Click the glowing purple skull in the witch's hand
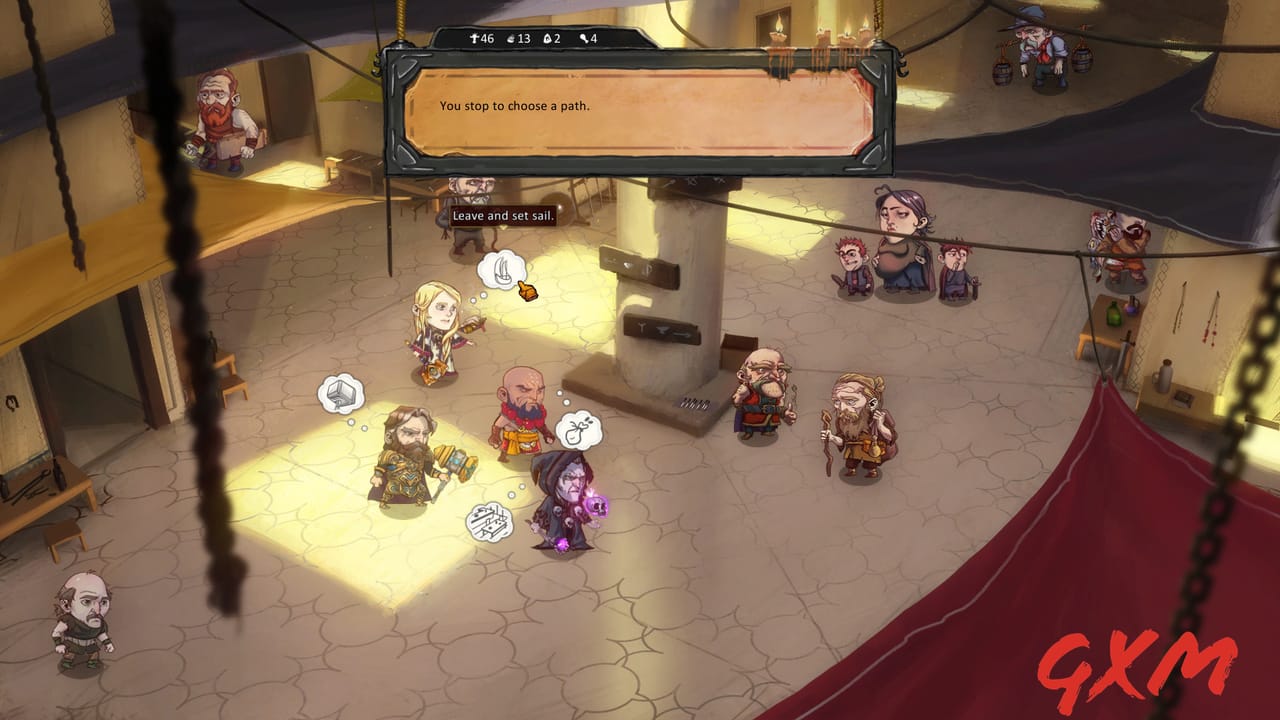Viewport: 1280px width, 720px height. (x=597, y=507)
